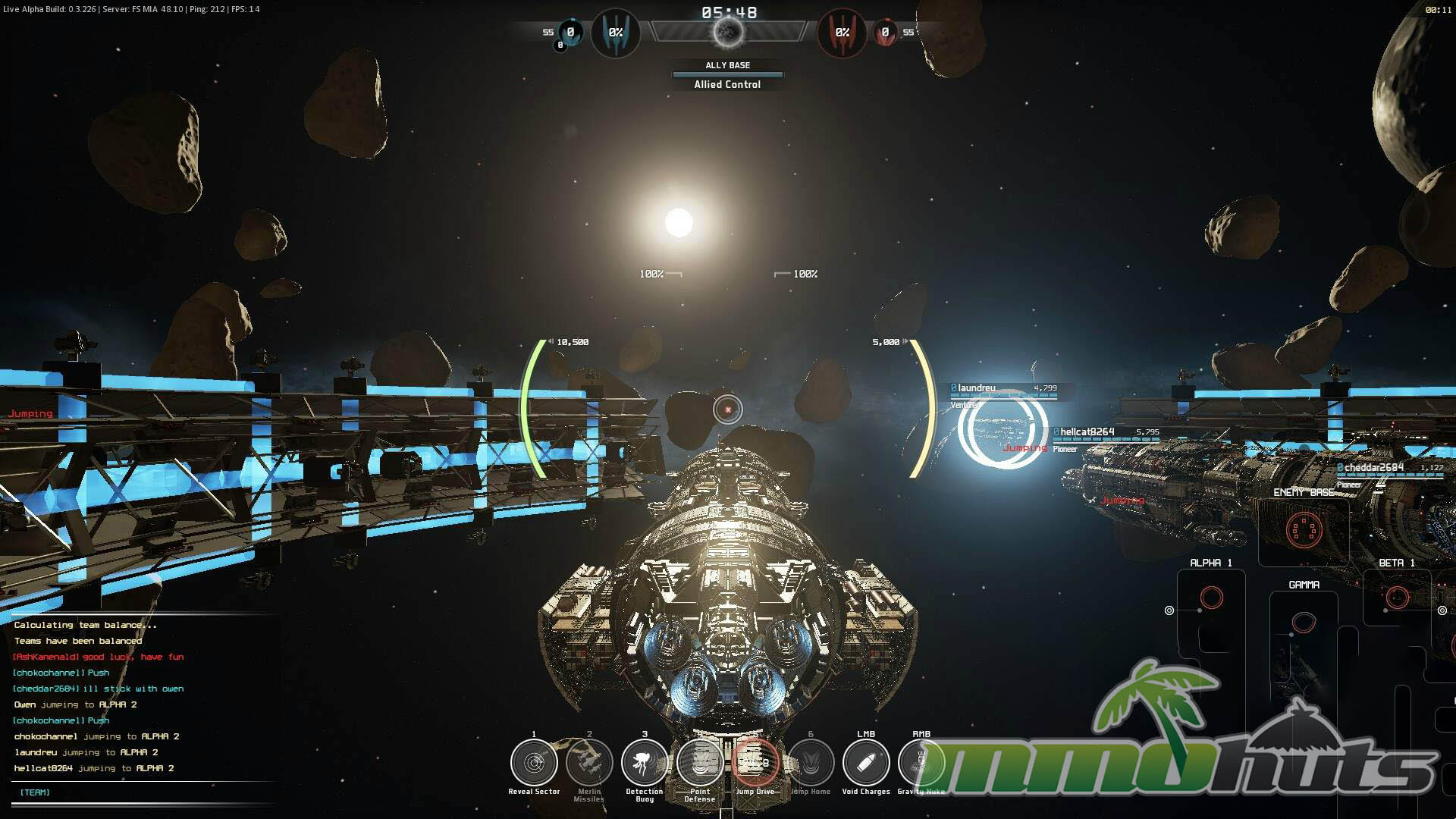Select the Beta 1 sector on map
The width and height of the screenshot is (1456, 819).
coord(1397,598)
